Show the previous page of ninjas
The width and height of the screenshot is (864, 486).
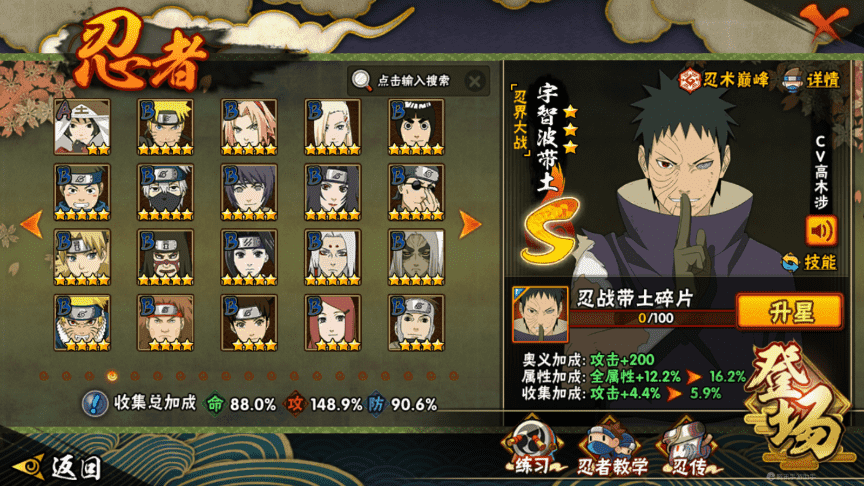point(31,223)
